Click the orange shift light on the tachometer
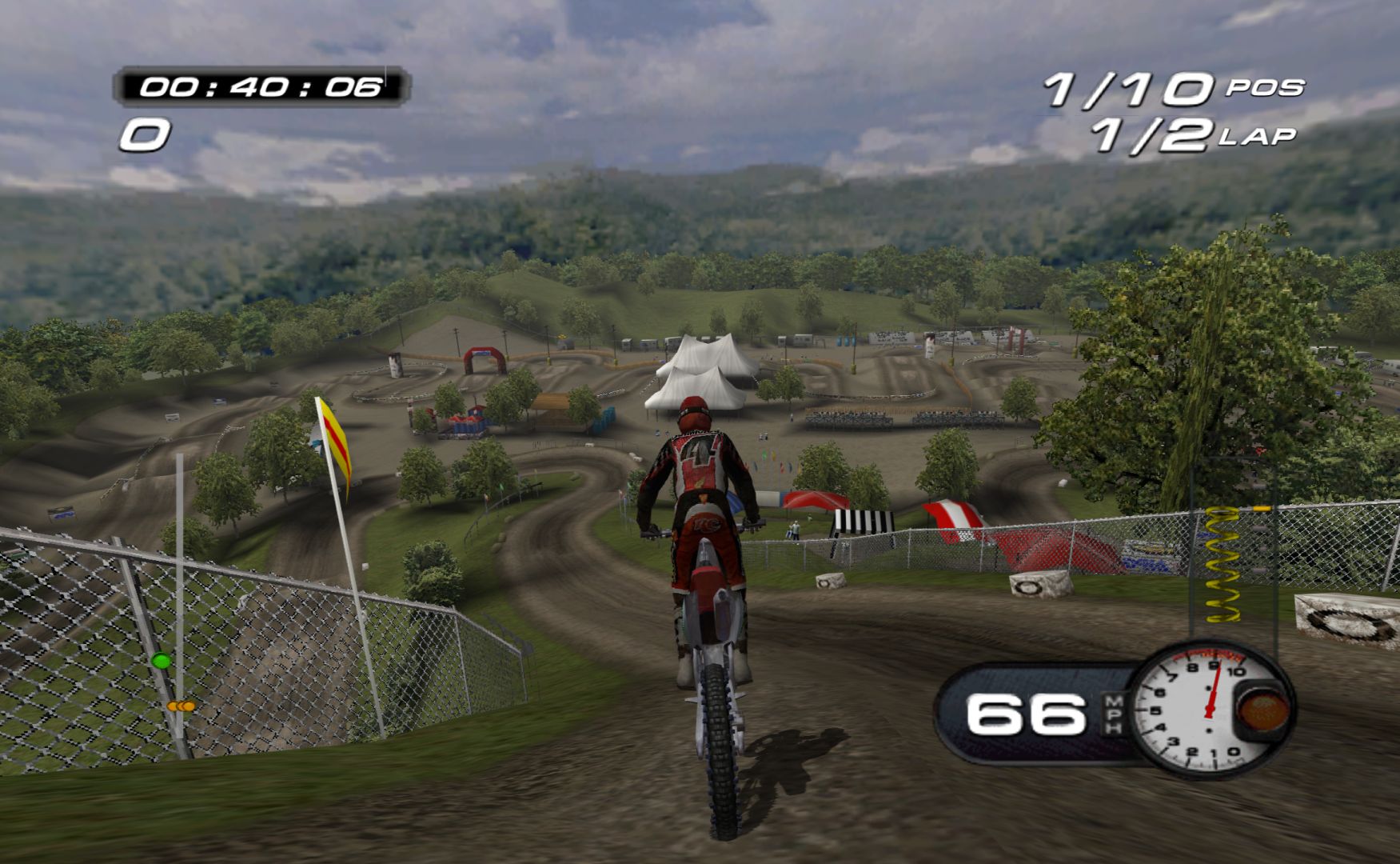Viewport: 1400px width, 864px height. point(1262,710)
